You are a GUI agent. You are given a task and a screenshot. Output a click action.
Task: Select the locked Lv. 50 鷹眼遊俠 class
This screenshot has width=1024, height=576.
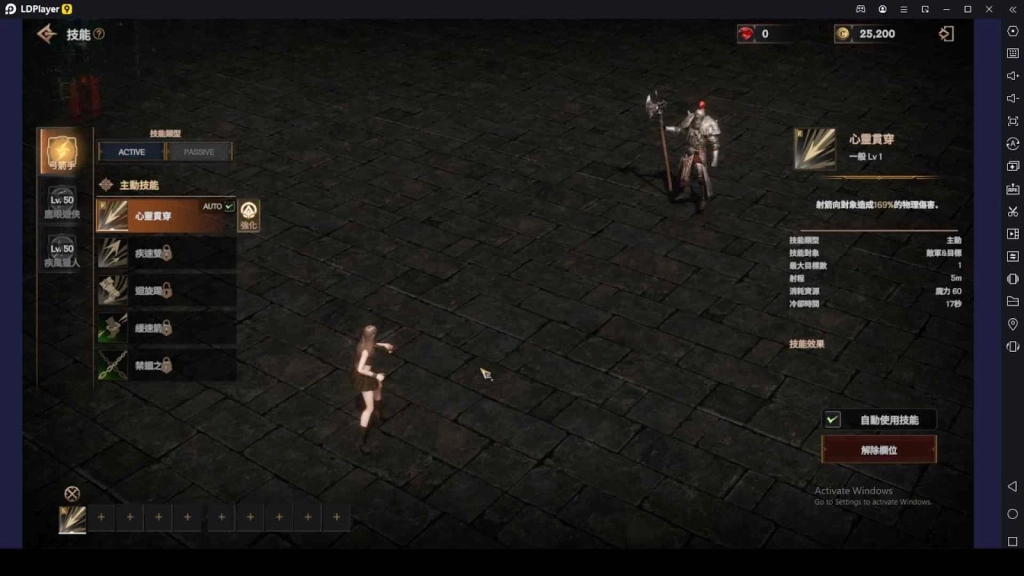(x=62, y=204)
